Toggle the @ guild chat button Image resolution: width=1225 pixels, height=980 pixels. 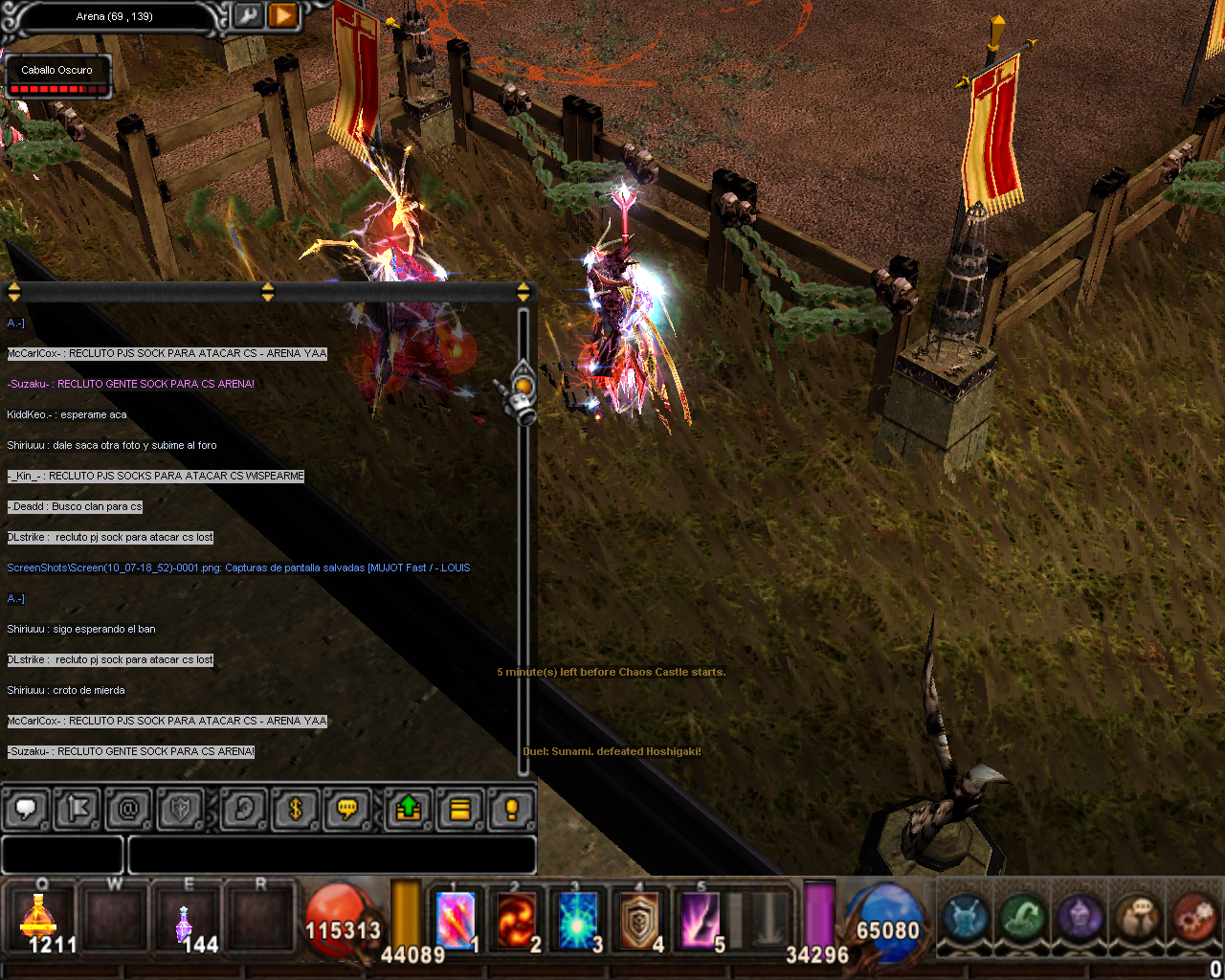128,810
